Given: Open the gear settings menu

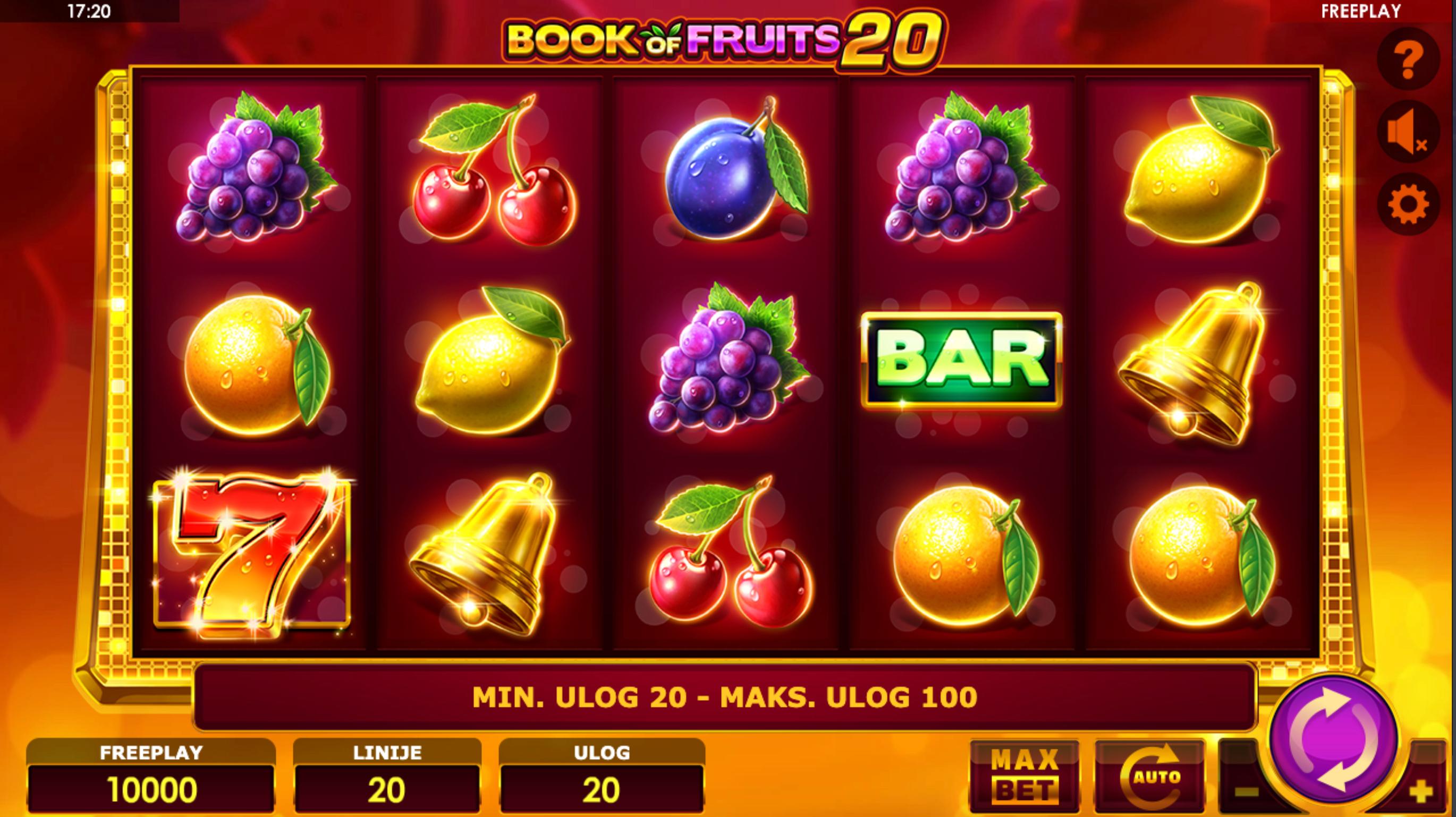Looking at the screenshot, I should click(1408, 205).
